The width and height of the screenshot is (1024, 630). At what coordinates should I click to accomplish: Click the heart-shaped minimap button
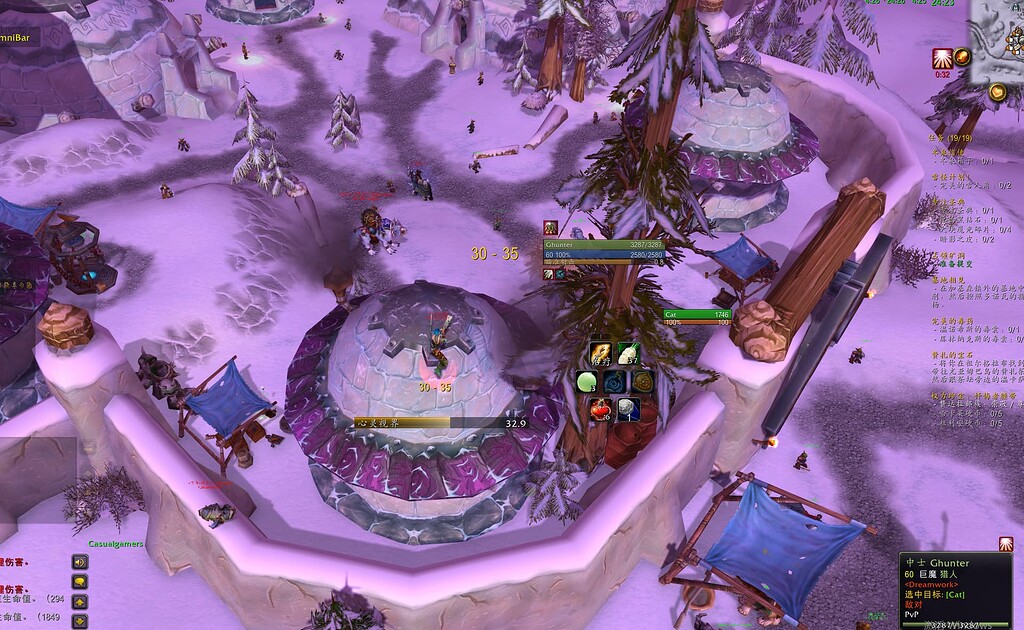click(x=997, y=93)
